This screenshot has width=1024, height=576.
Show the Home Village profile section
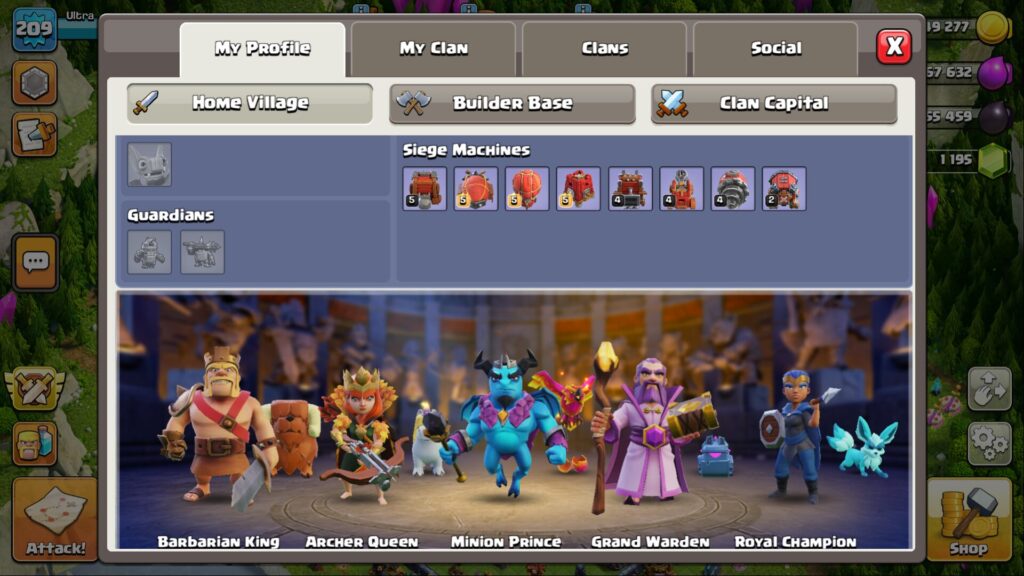pyautogui.click(x=250, y=103)
